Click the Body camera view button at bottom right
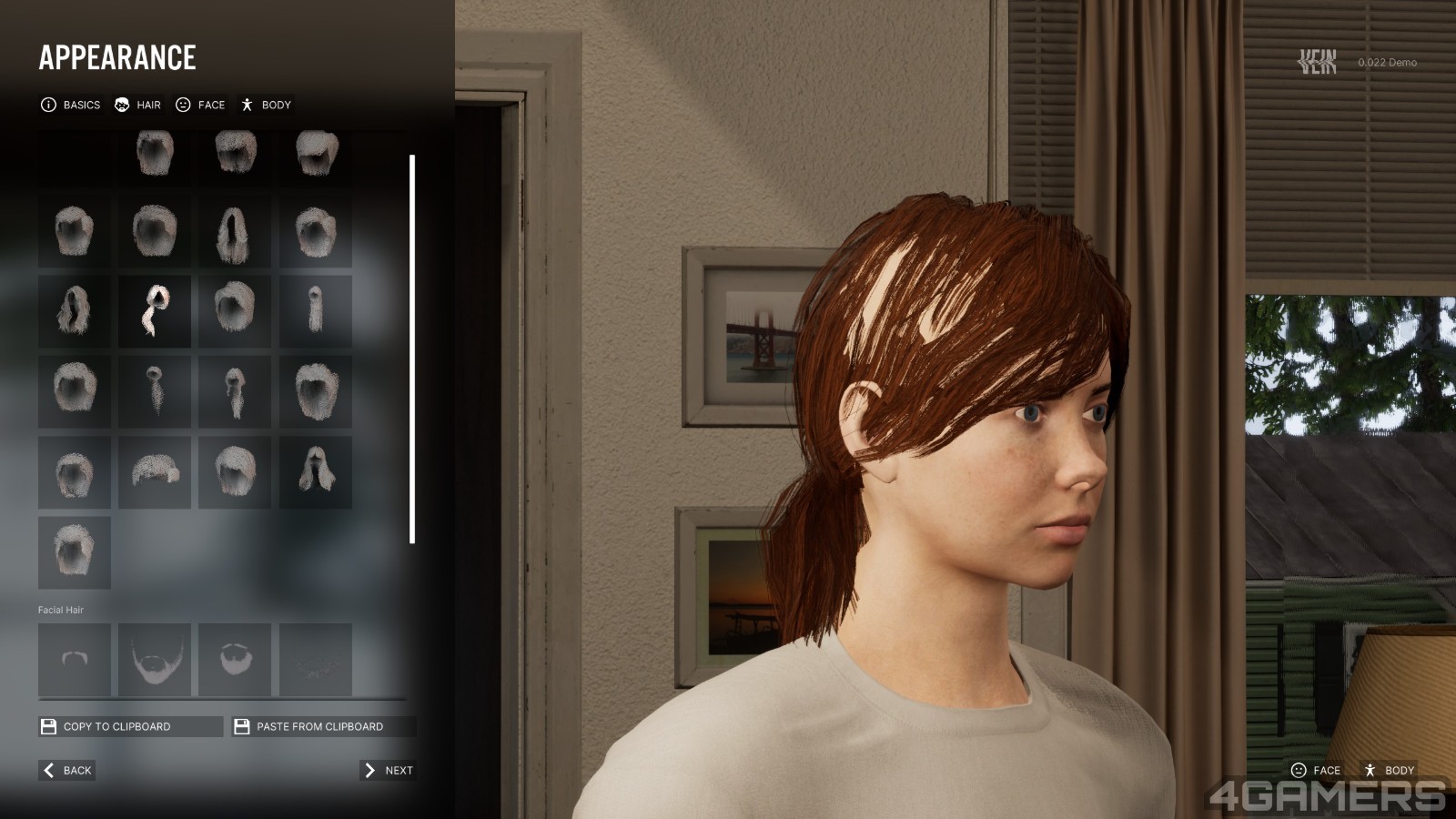The height and width of the screenshot is (819, 1456). (x=1389, y=770)
